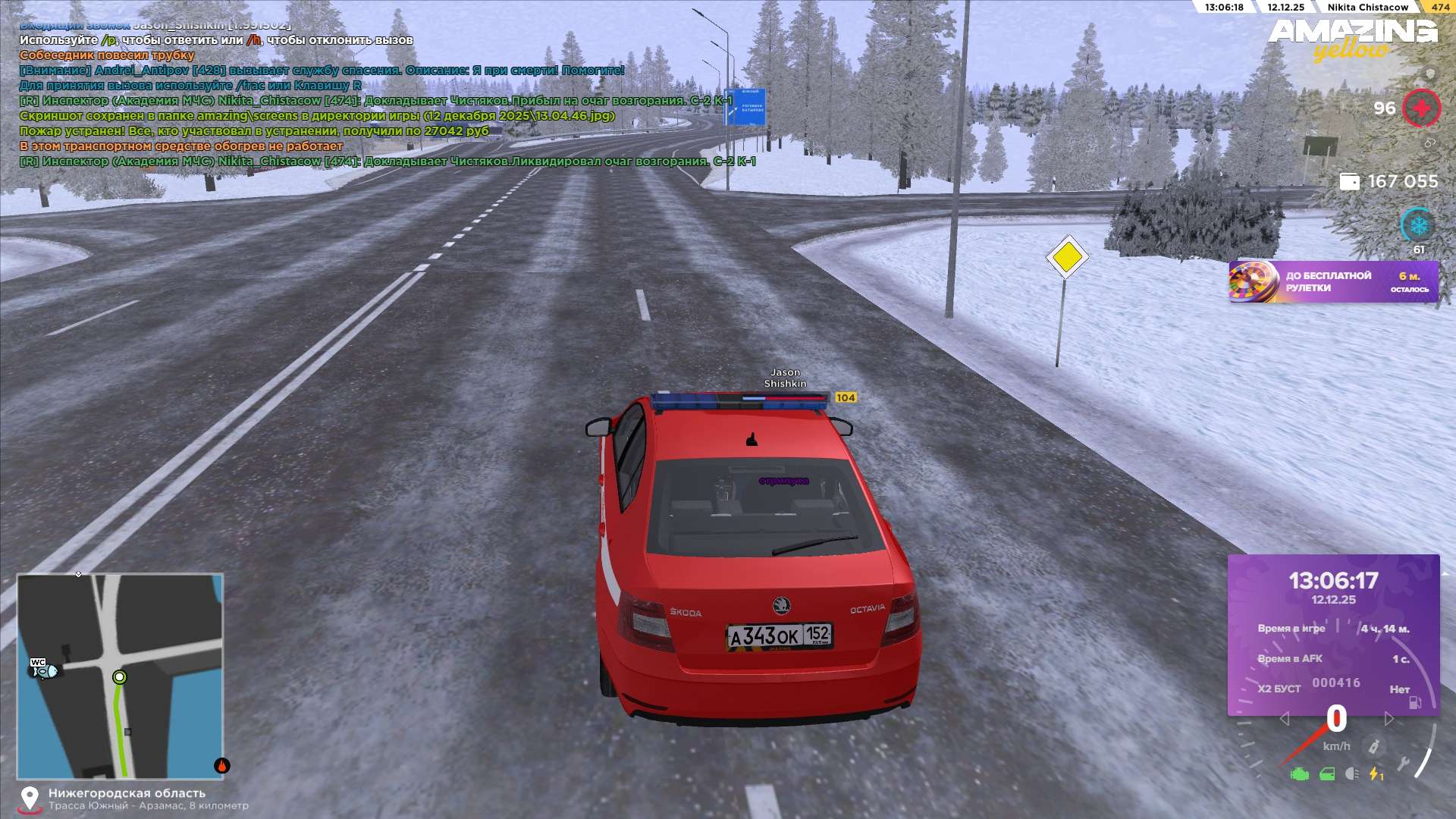
Task: Toggle the green door lock indicator
Action: point(1327,774)
